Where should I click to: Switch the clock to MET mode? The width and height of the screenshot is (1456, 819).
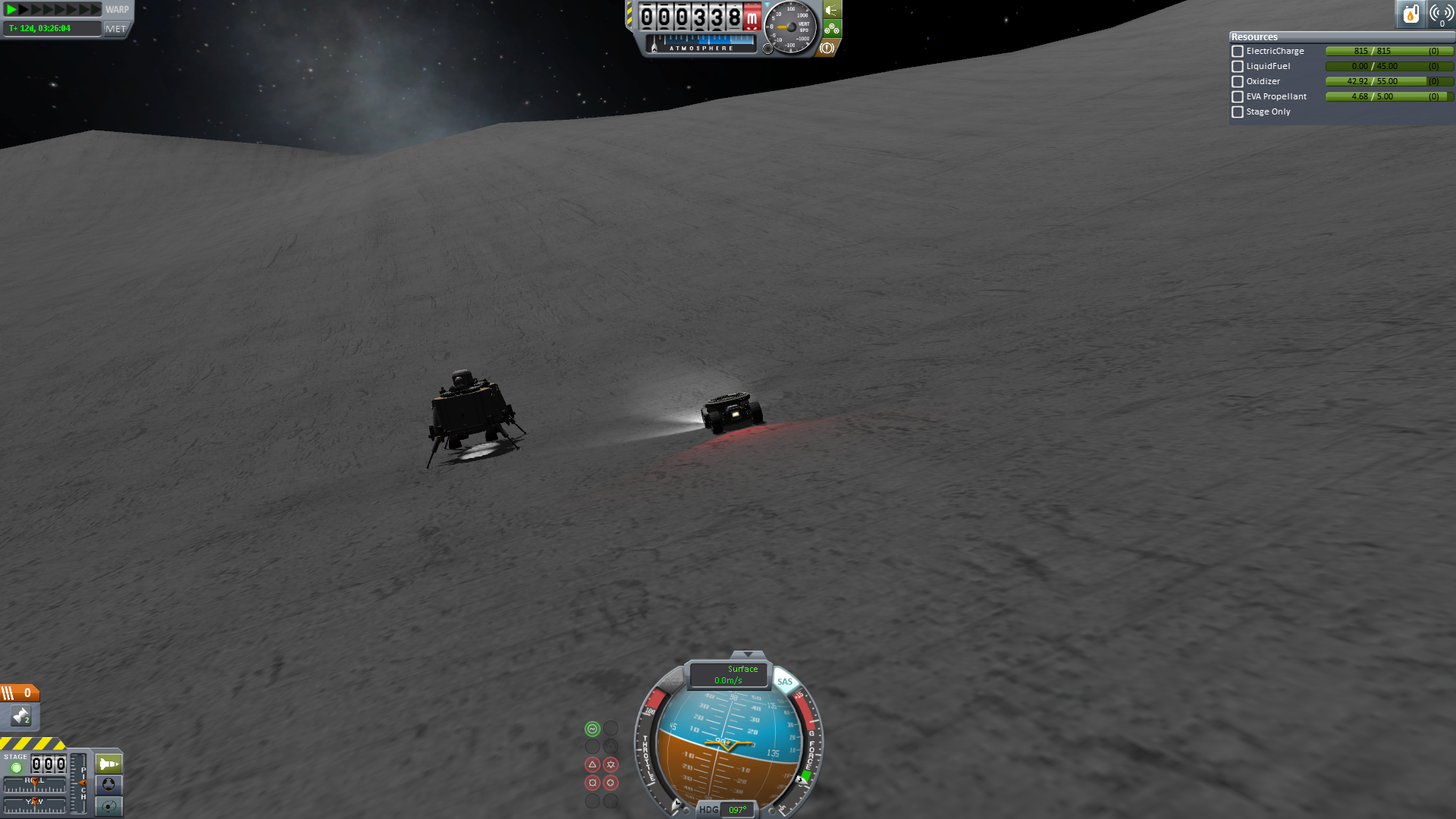point(116,29)
